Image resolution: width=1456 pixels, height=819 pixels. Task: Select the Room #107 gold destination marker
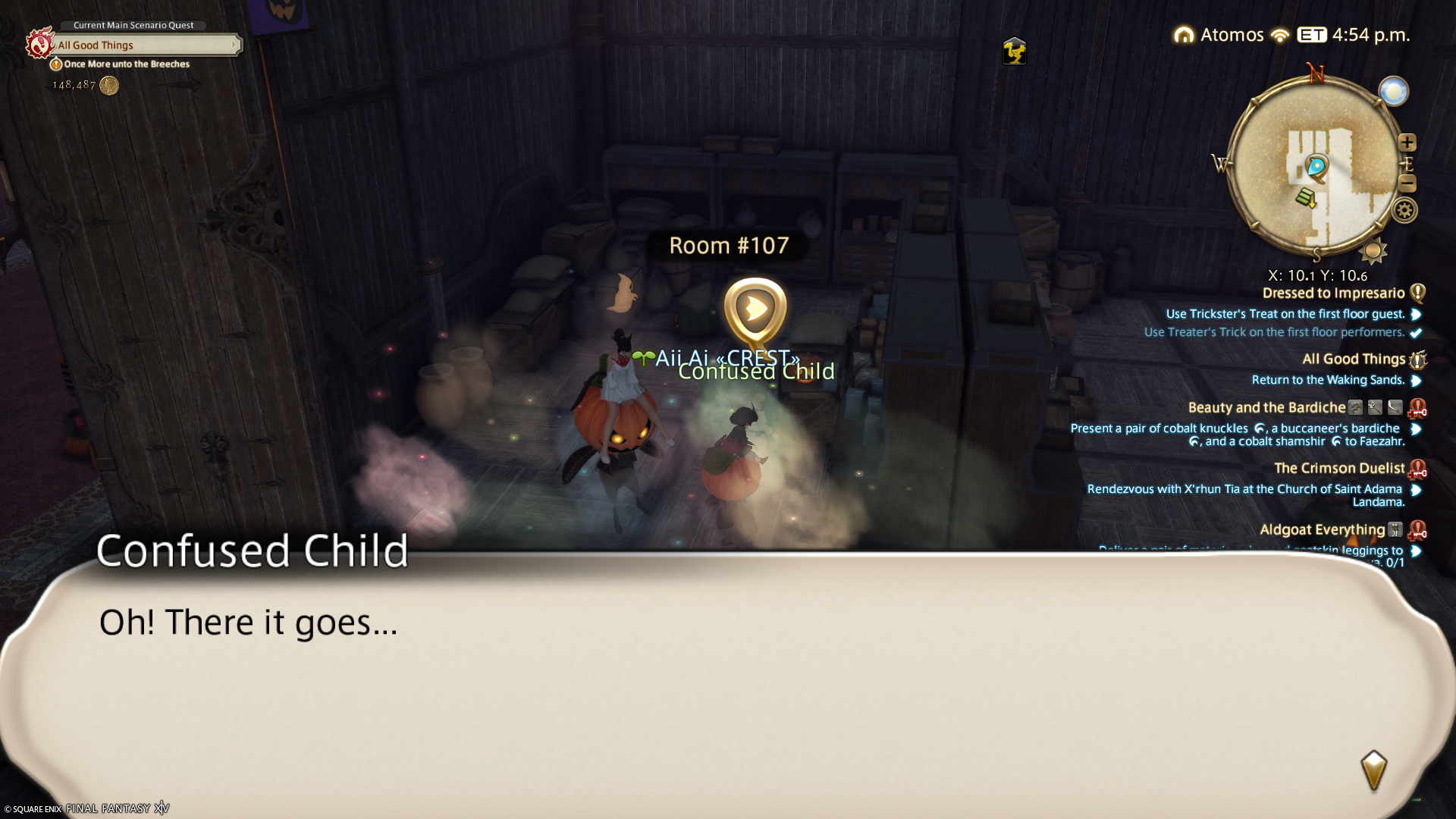tap(755, 310)
